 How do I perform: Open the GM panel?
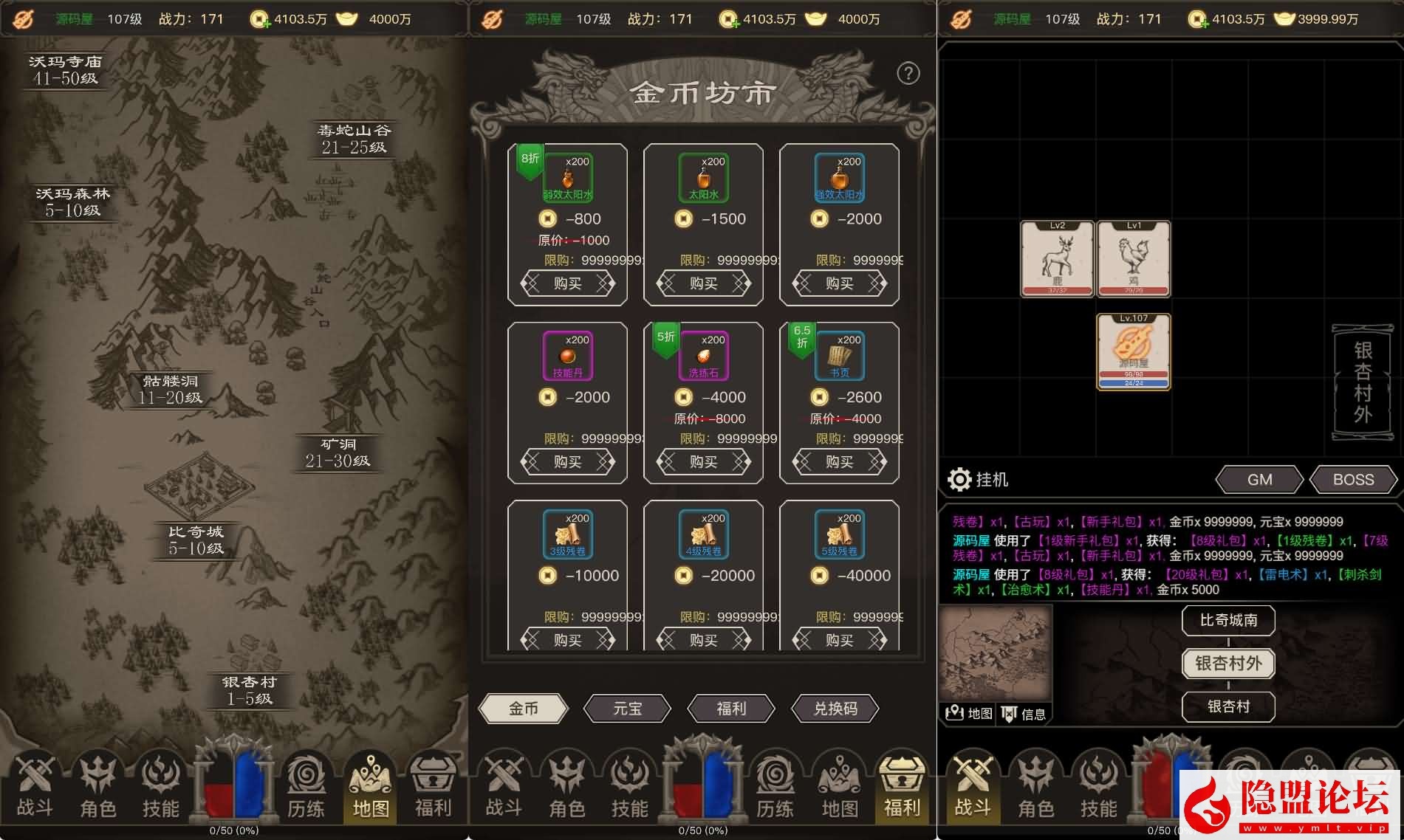tap(1259, 480)
